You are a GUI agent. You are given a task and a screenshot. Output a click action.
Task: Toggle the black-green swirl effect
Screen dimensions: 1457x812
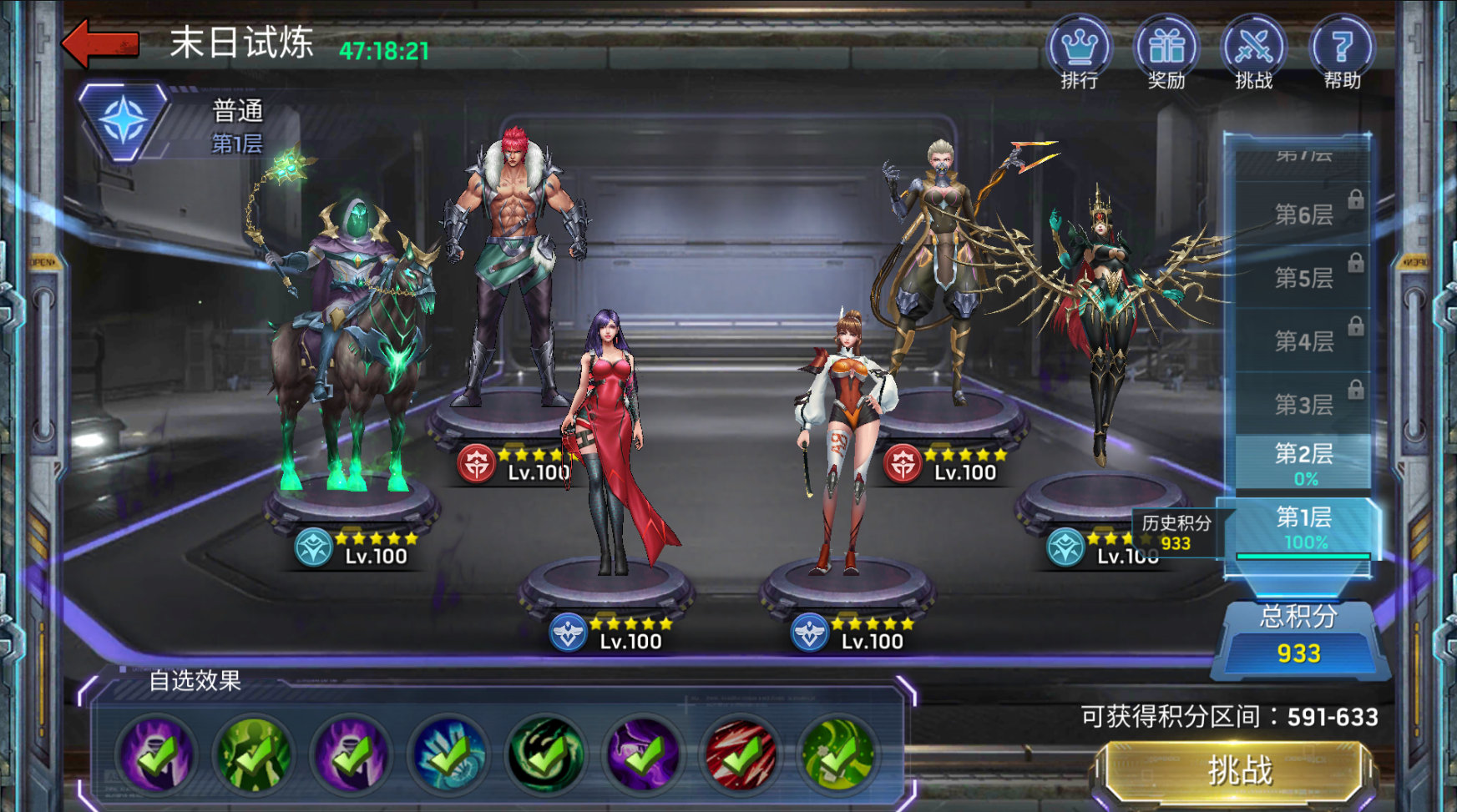coord(546,754)
